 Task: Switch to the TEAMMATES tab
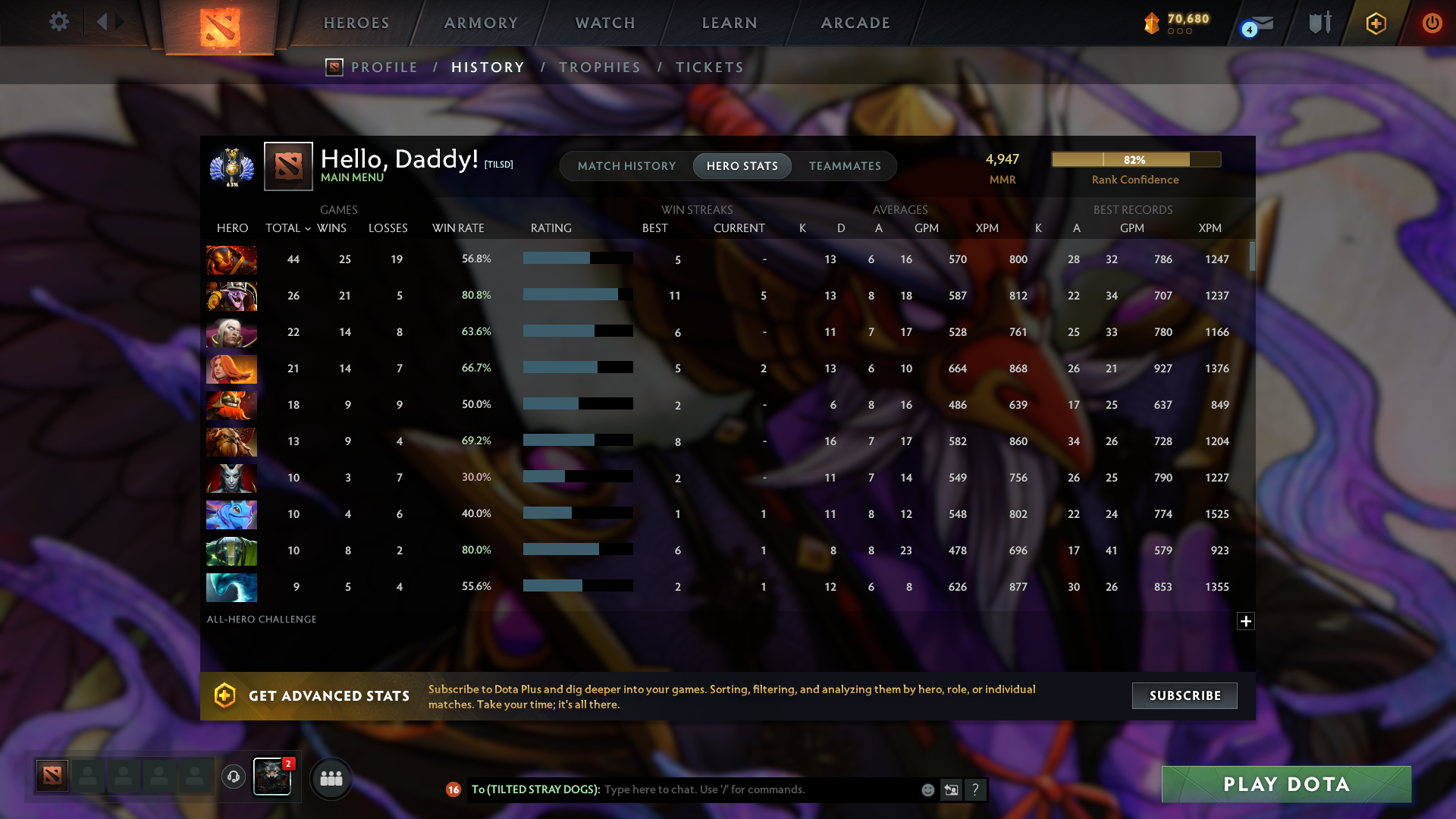[845, 165]
